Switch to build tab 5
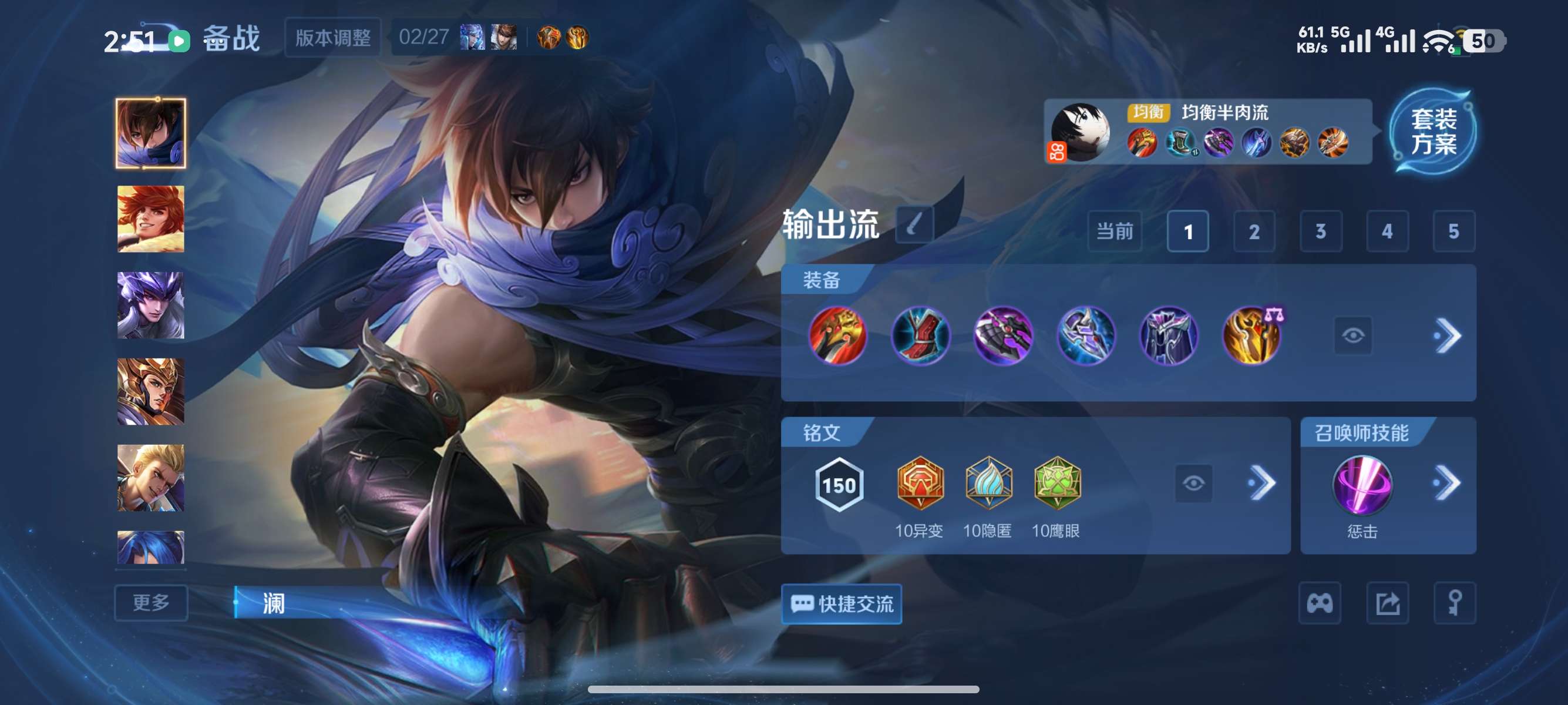 (x=1455, y=231)
